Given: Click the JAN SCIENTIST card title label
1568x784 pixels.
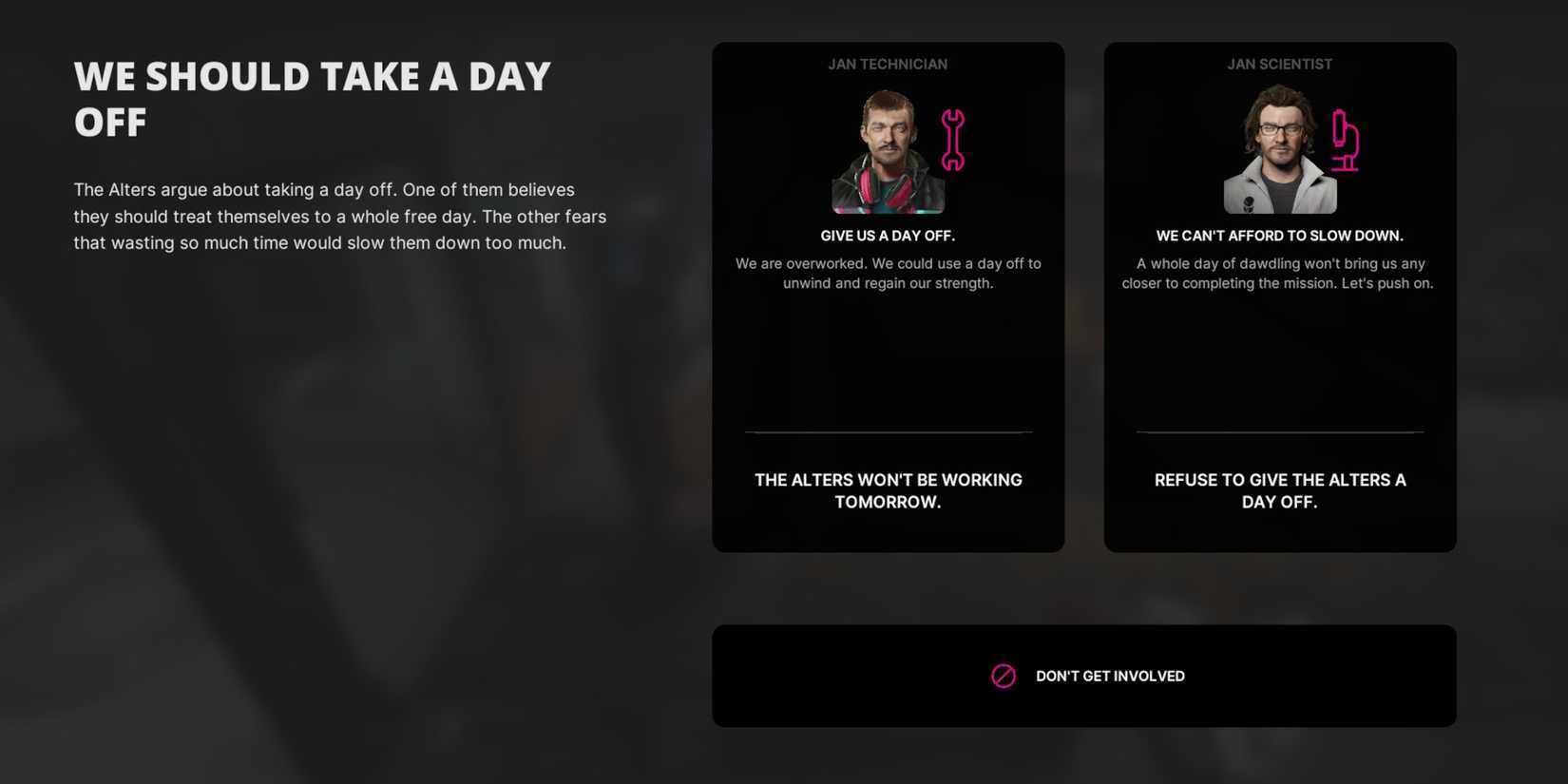Looking at the screenshot, I should [x=1279, y=64].
